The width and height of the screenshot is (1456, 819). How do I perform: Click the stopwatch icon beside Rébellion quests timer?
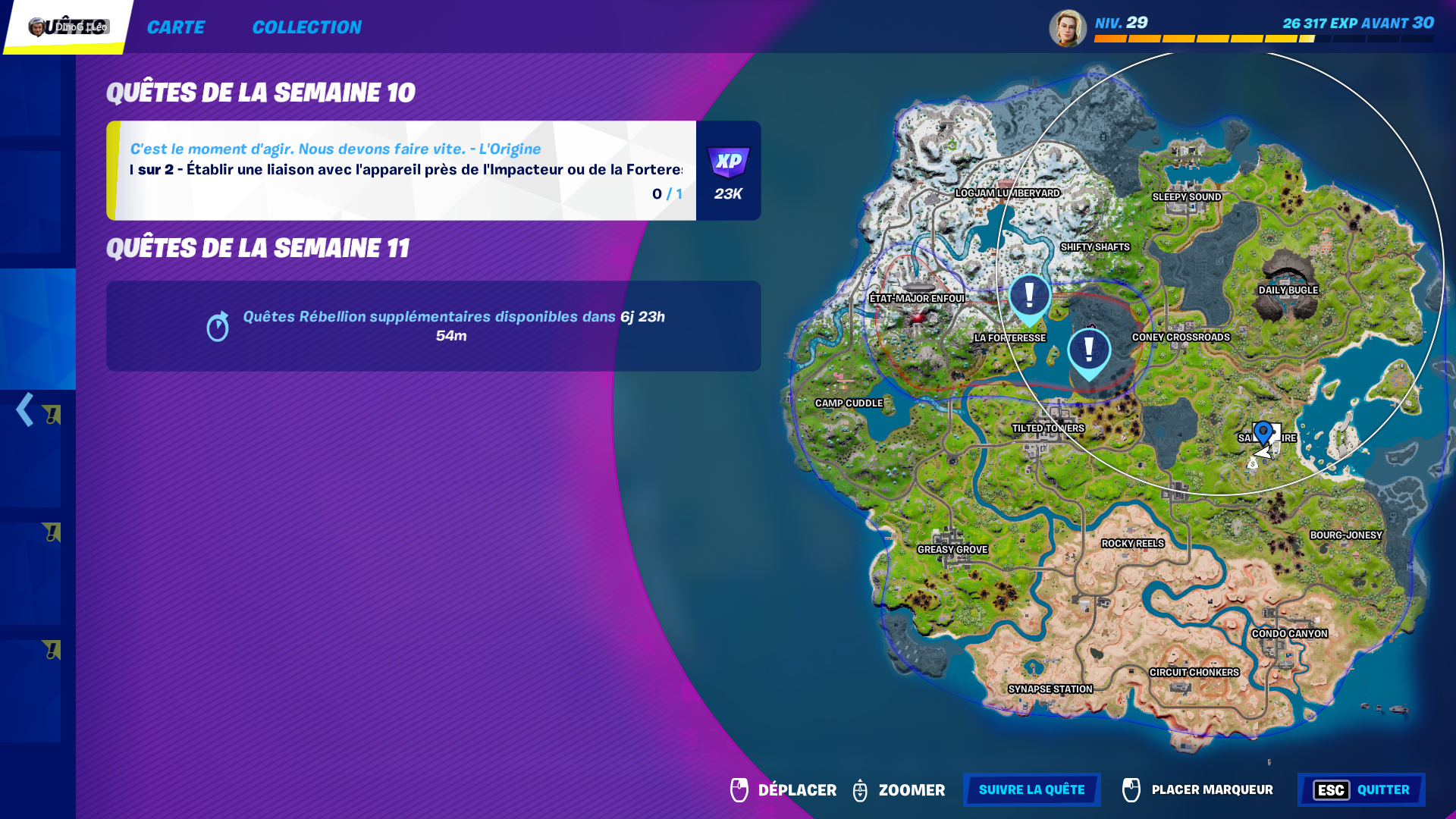tap(220, 328)
